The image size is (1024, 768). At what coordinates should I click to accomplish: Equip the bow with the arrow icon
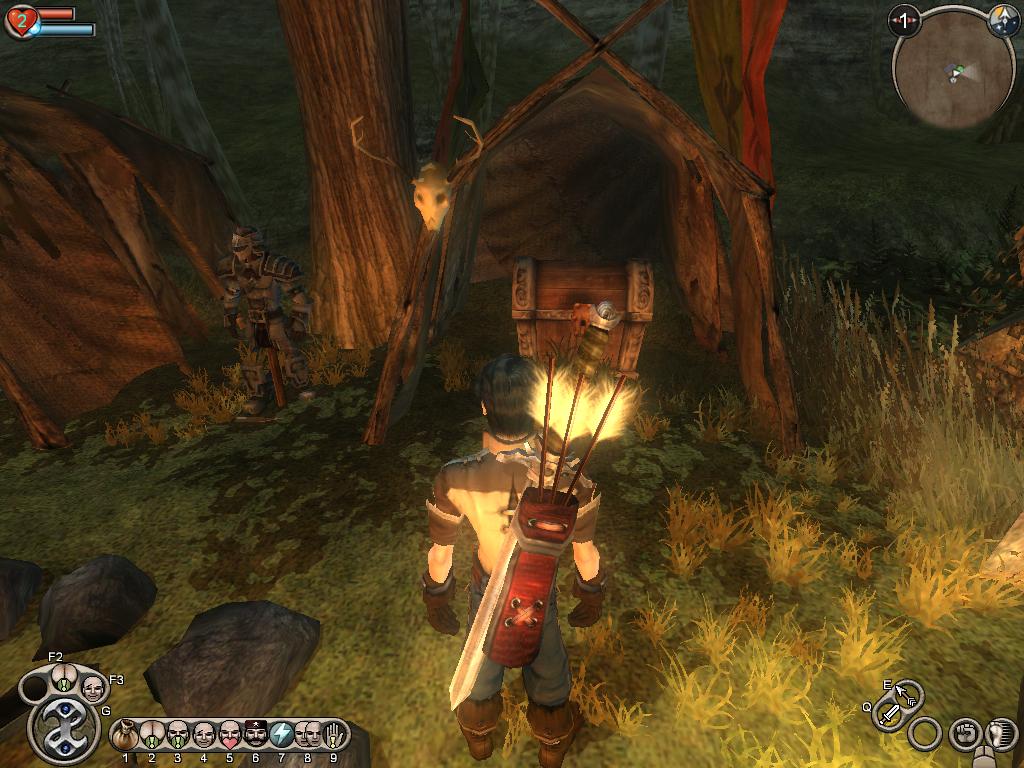[x=908, y=693]
